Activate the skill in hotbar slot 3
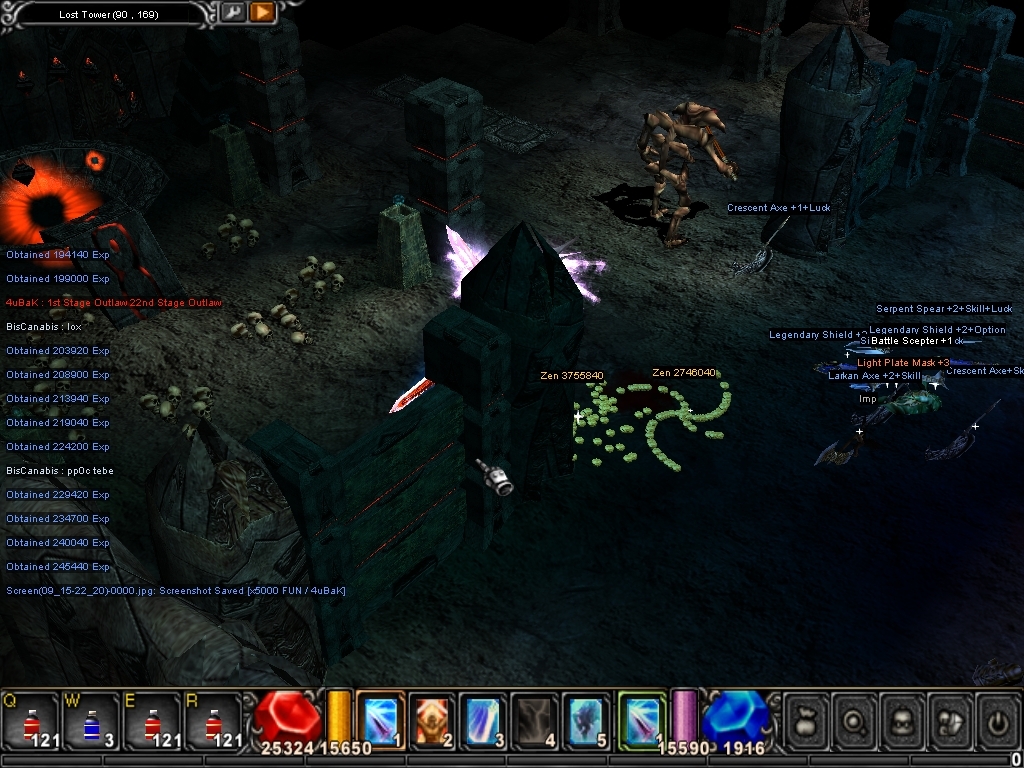Screen dimensions: 1024x768 click(x=484, y=720)
